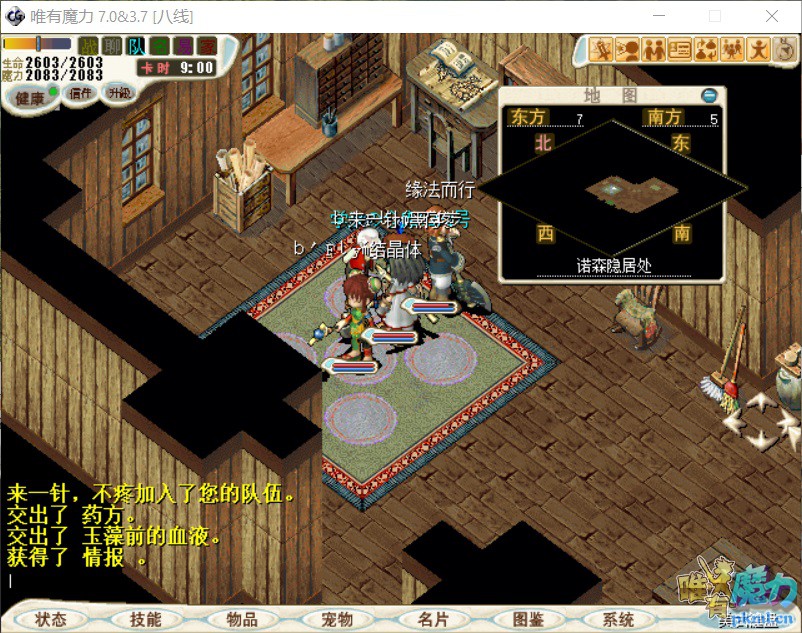Toggle the 战 battle mode switch

pos(89,46)
